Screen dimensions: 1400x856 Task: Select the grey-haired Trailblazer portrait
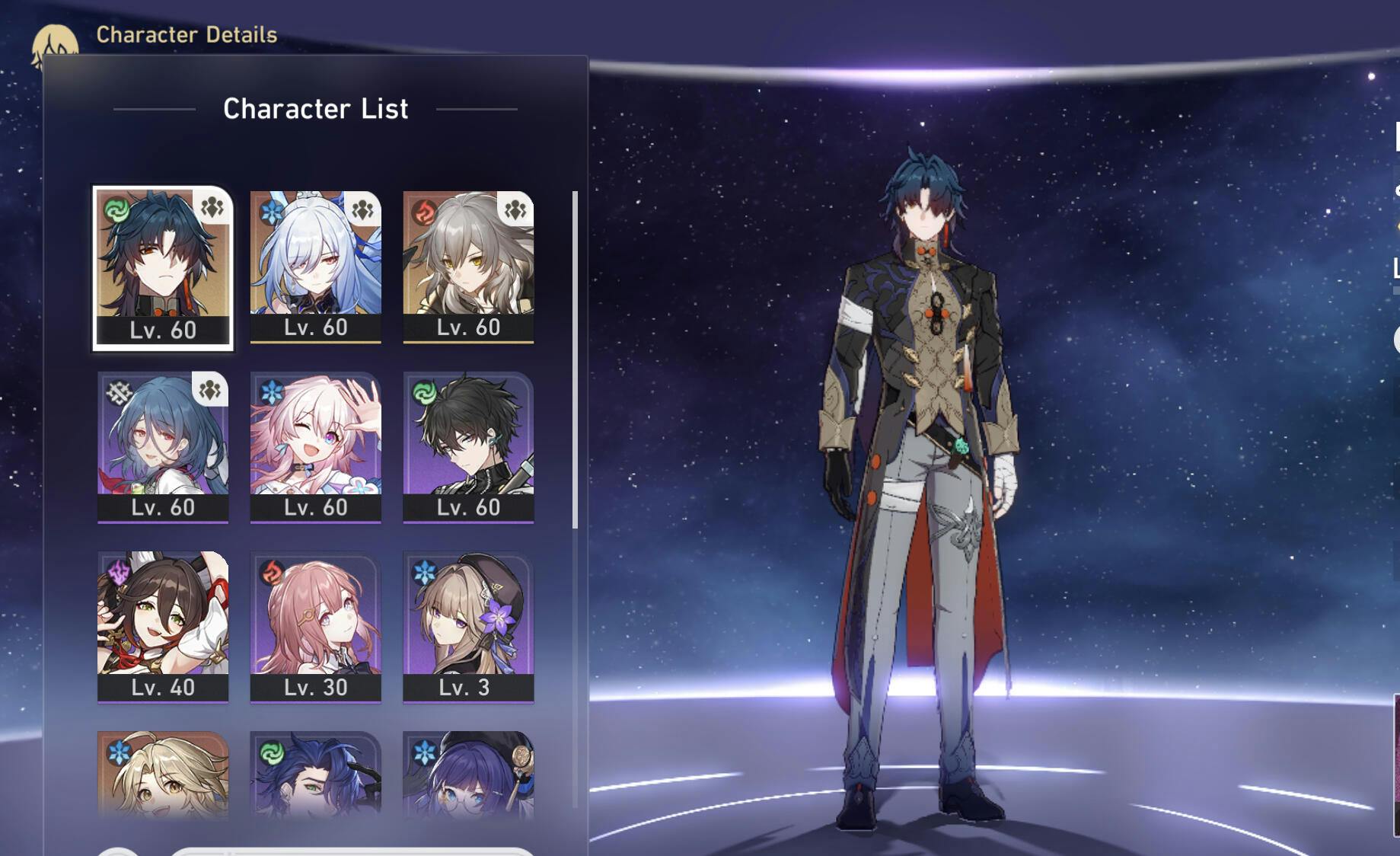coord(468,265)
